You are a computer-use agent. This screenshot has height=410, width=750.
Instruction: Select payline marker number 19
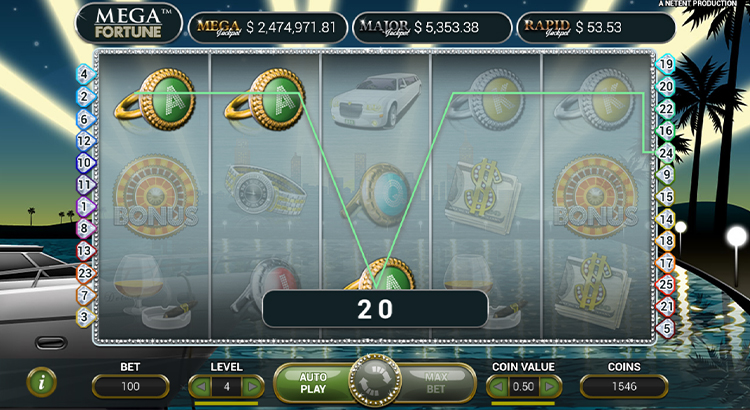(x=667, y=64)
